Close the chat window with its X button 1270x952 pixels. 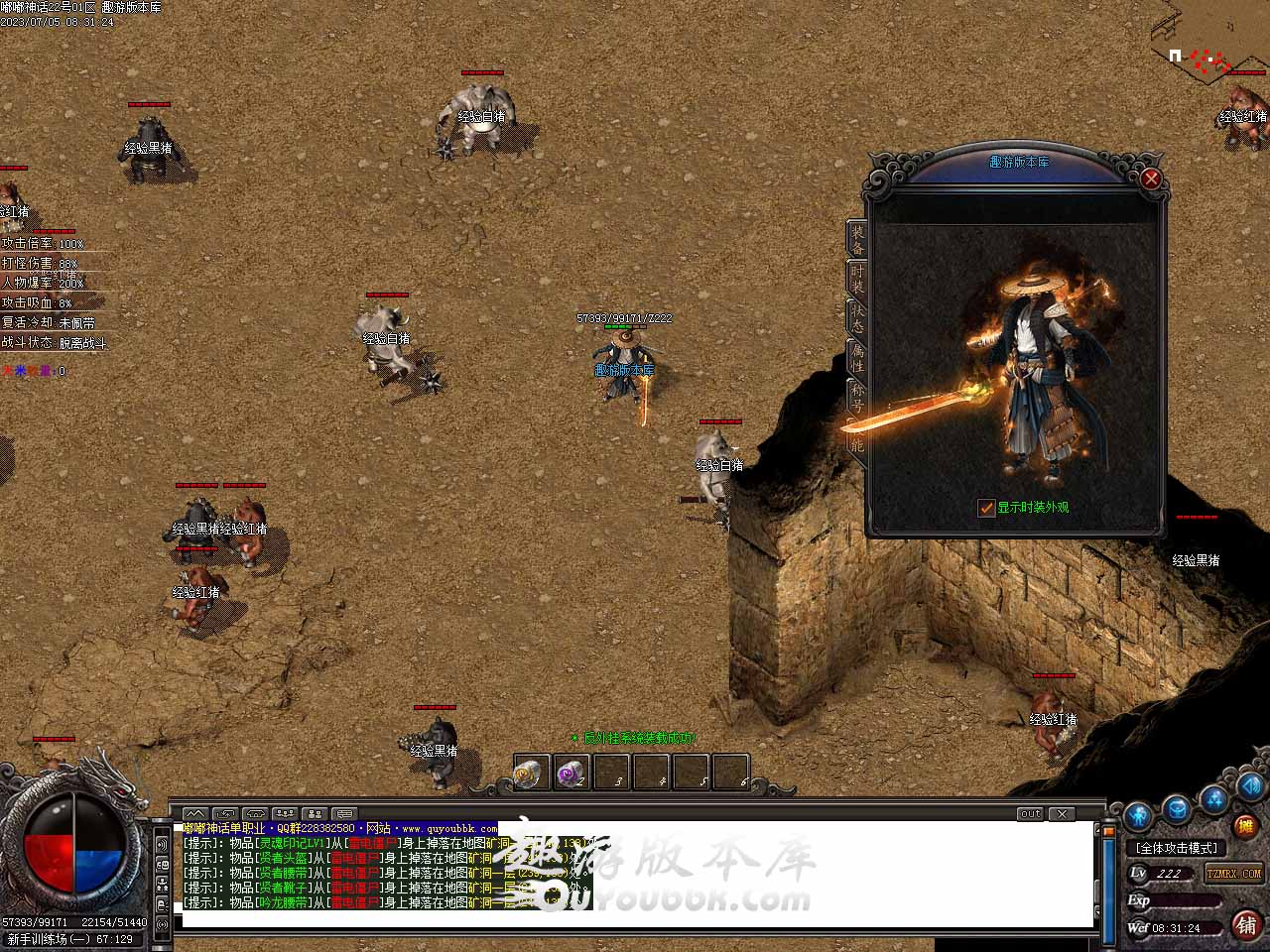click(x=1062, y=814)
